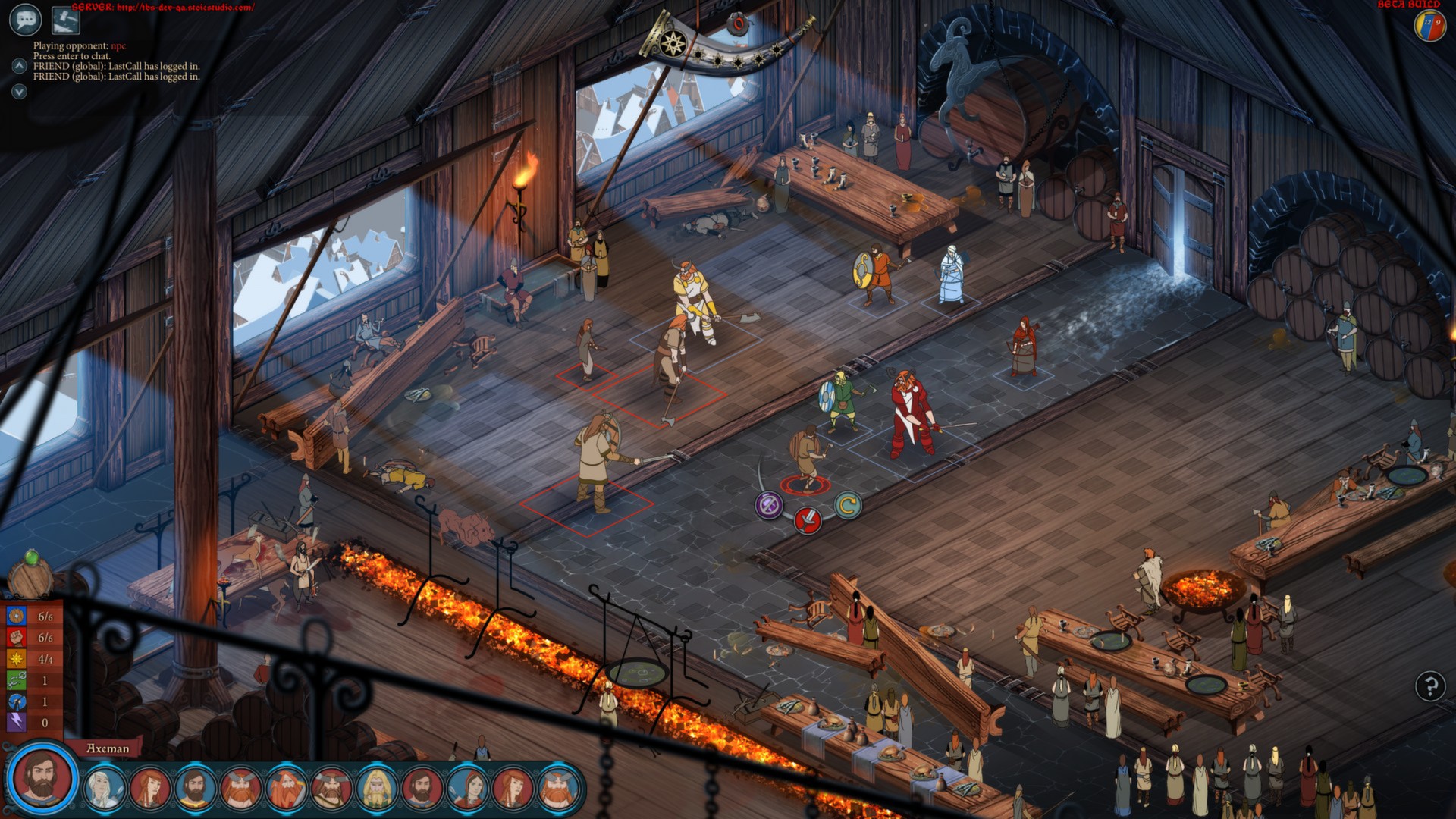Open the chat speech bubble button

click(25, 20)
